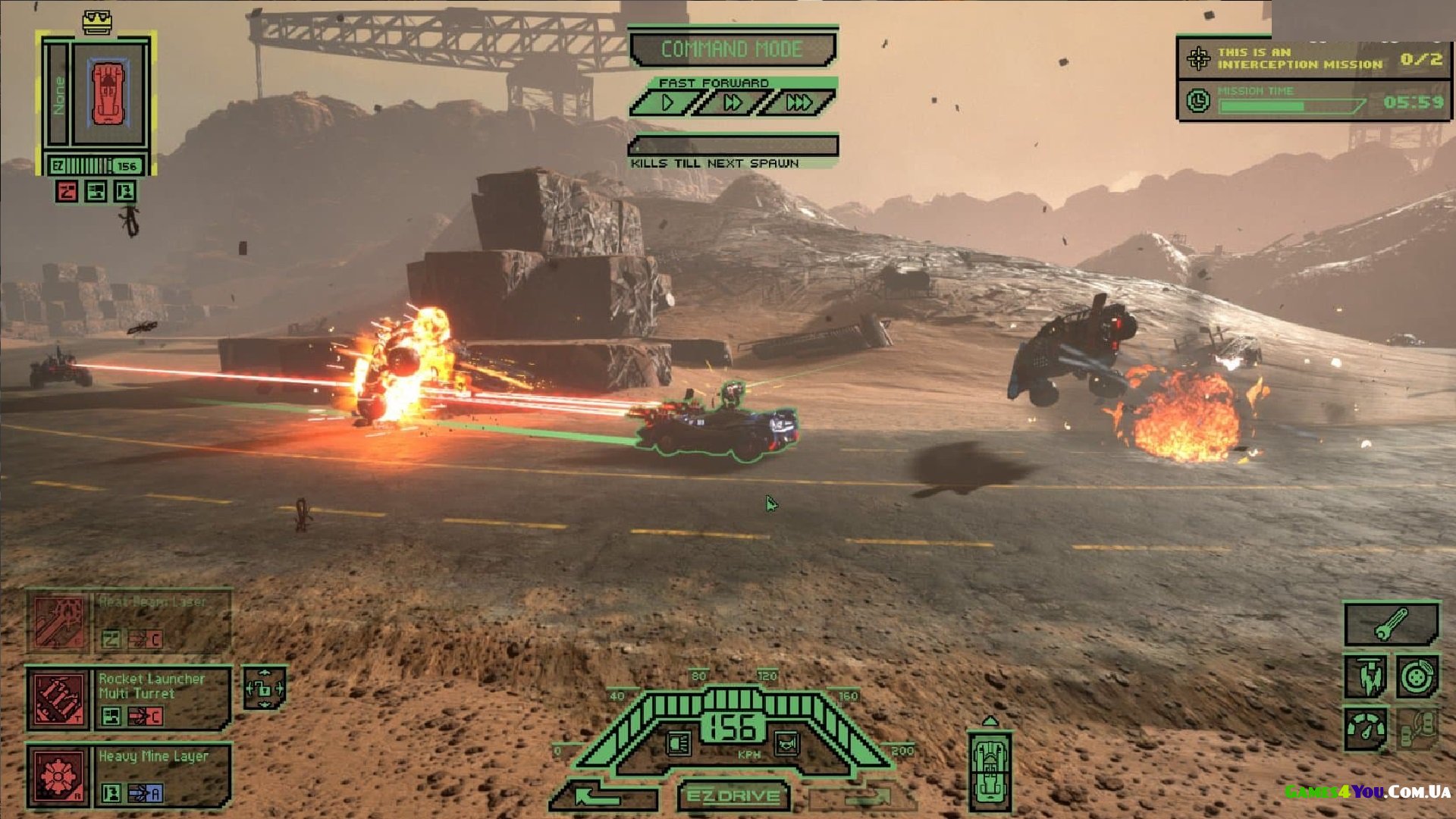The height and width of the screenshot is (819, 1456).
Task: Click the wrench repair button
Action: 1391,624
